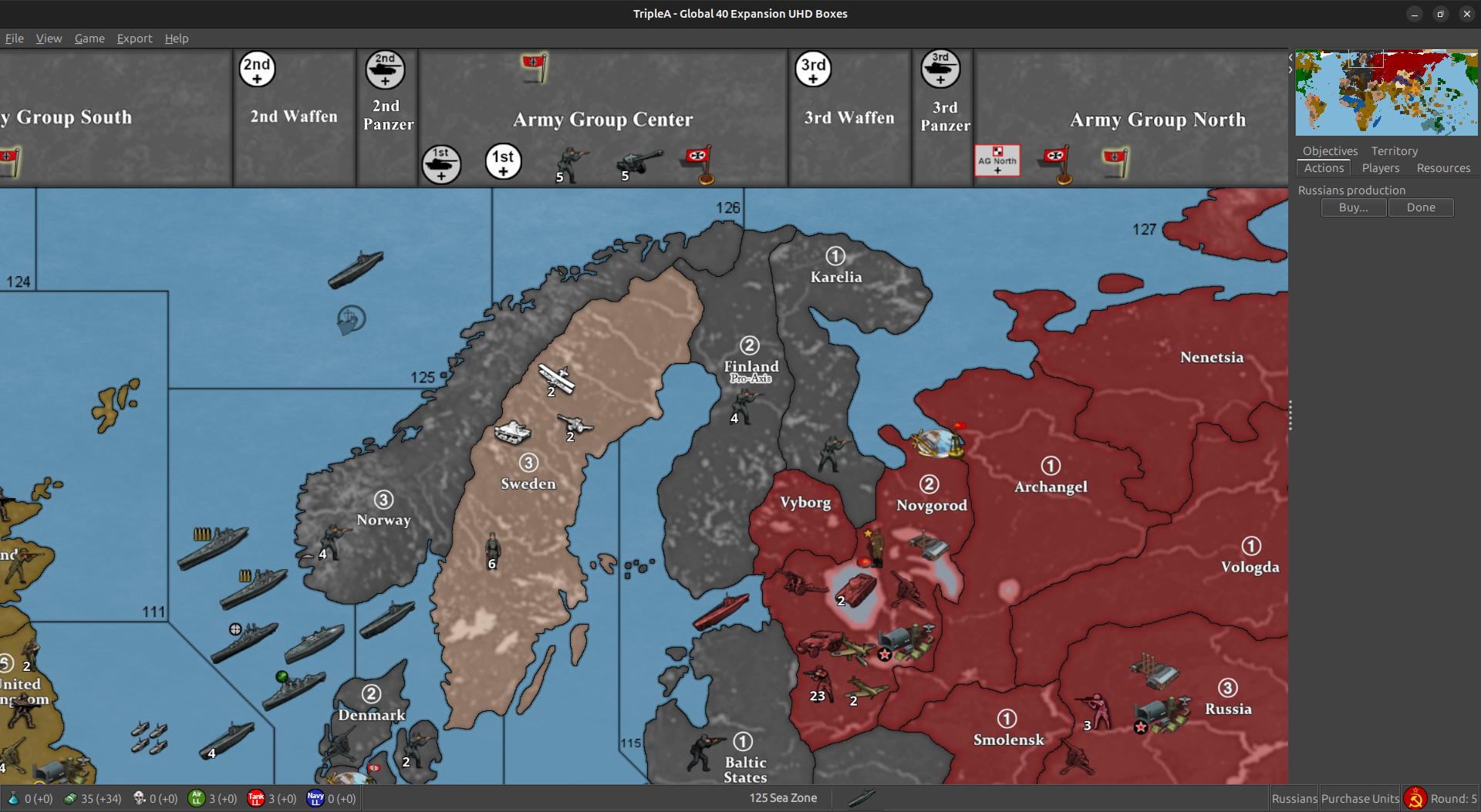The height and width of the screenshot is (812, 1481).
Task: Click the Russians round indicator icon
Action: (1415, 797)
